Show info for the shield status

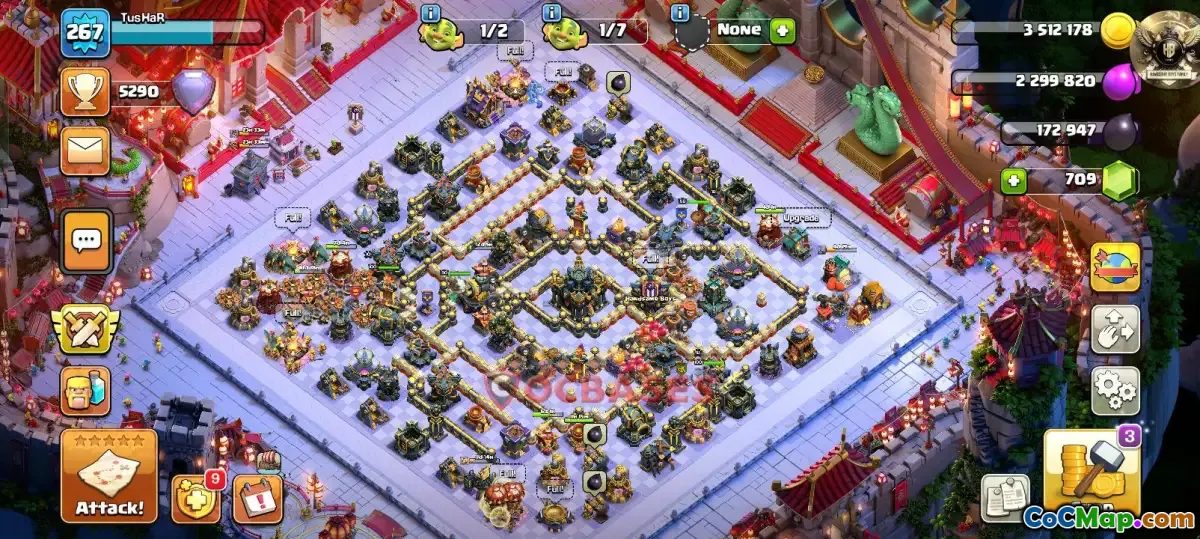pos(681,13)
